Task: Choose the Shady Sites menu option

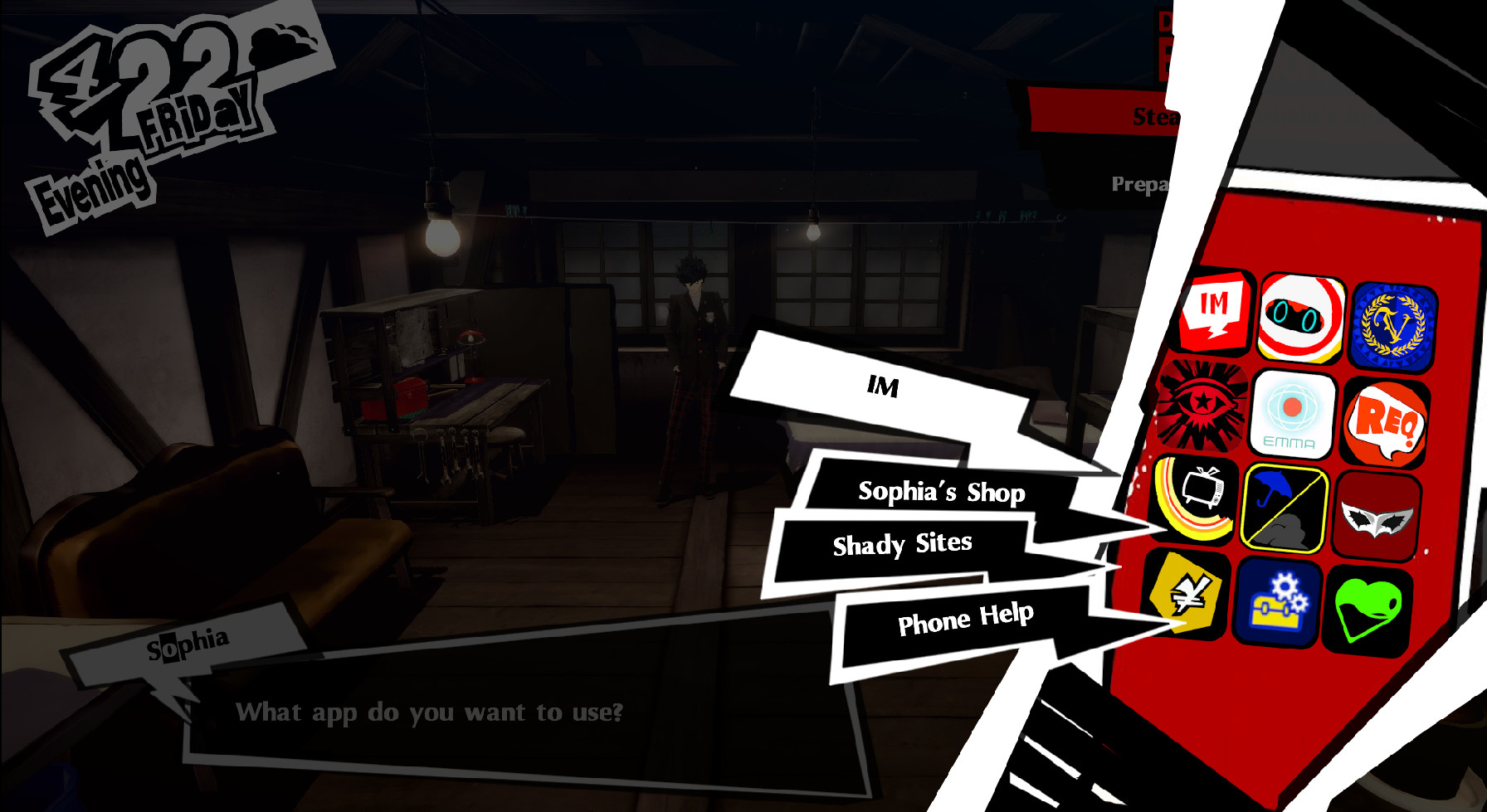Action: (904, 544)
